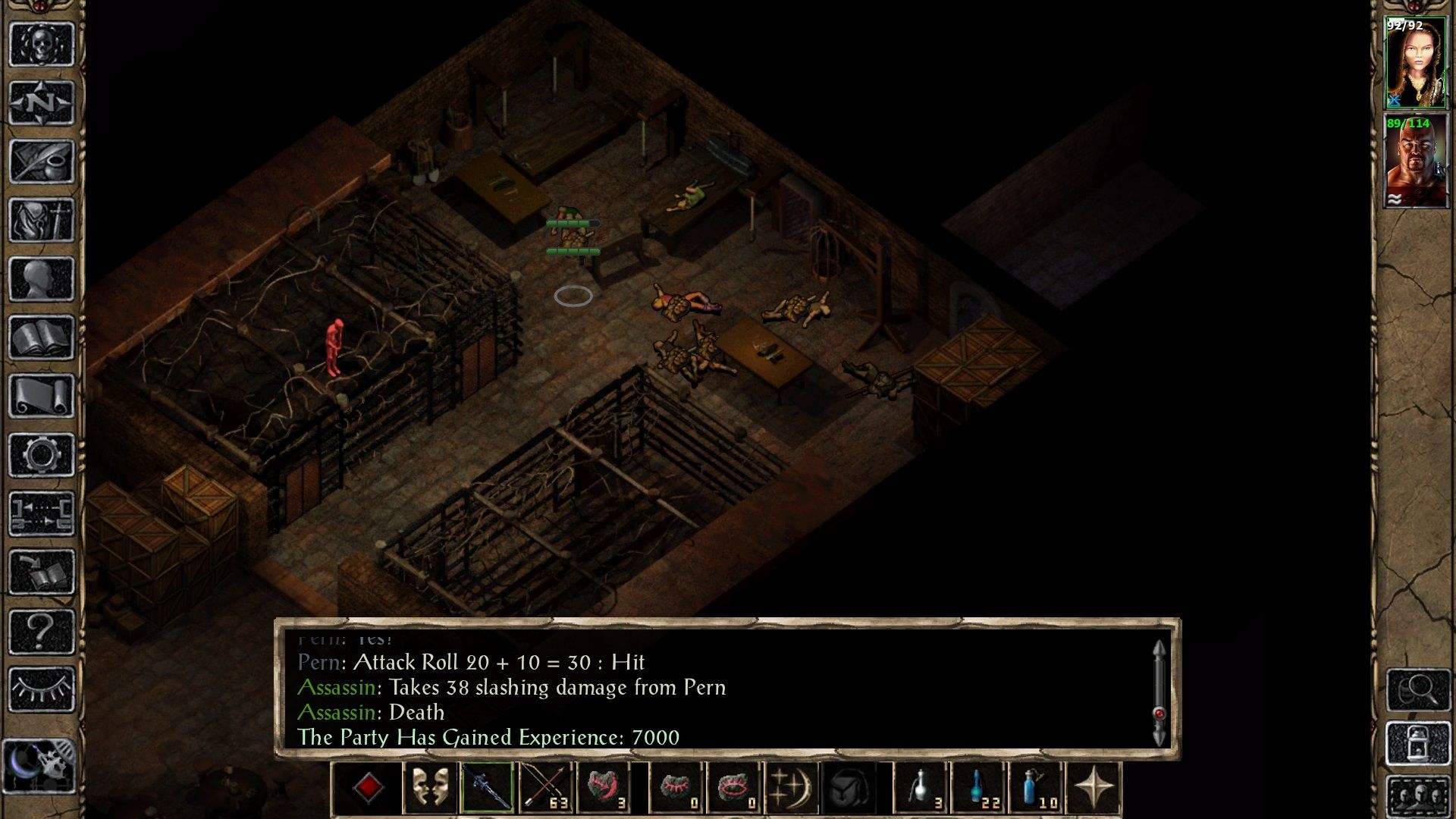Click the quick save book icon
The width and height of the screenshot is (1456, 819).
coord(41,573)
